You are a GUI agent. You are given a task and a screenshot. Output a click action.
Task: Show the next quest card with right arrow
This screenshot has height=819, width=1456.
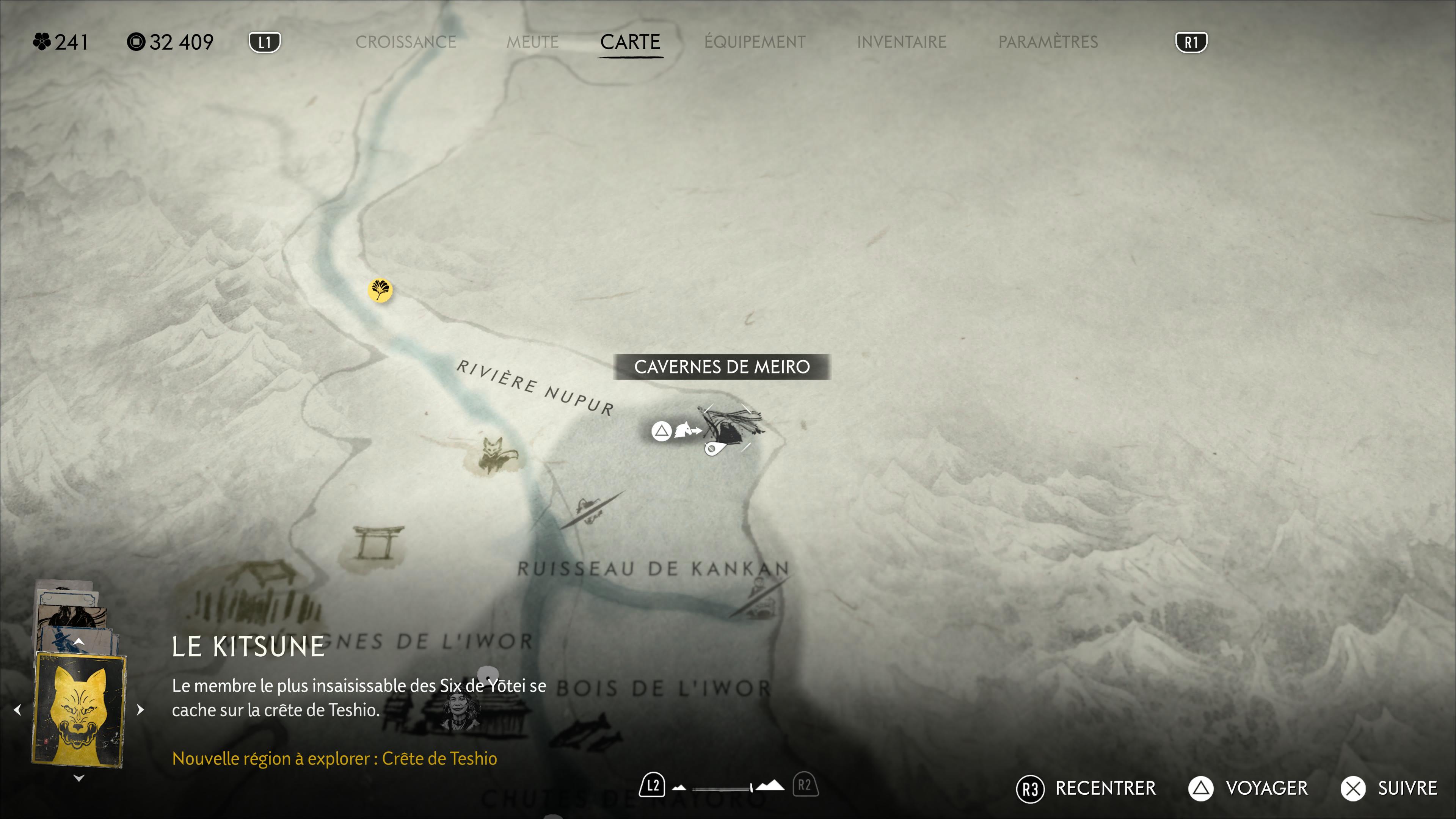click(x=141, y=709)
